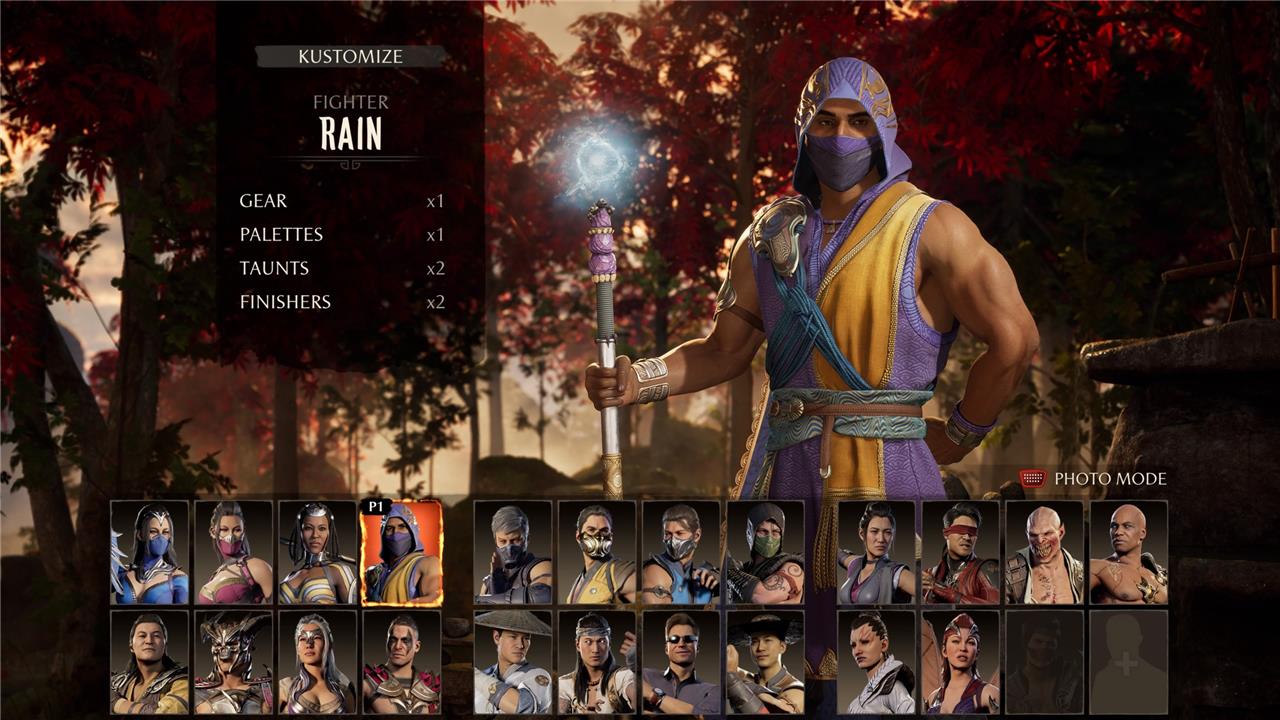Choose Kenshi's red-blindfold portrait
The height and width of the screenshot is (720, 1280).
click(x=960, y=552)
